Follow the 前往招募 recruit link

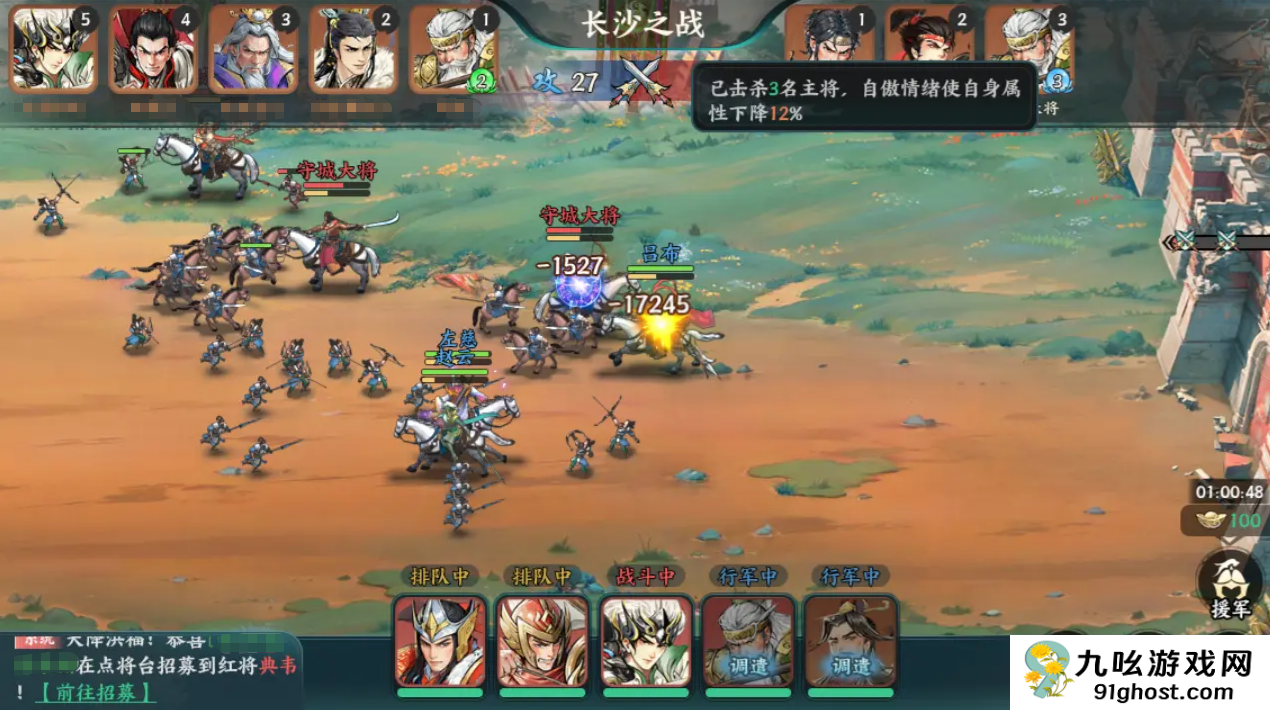[x=97, y=691]
